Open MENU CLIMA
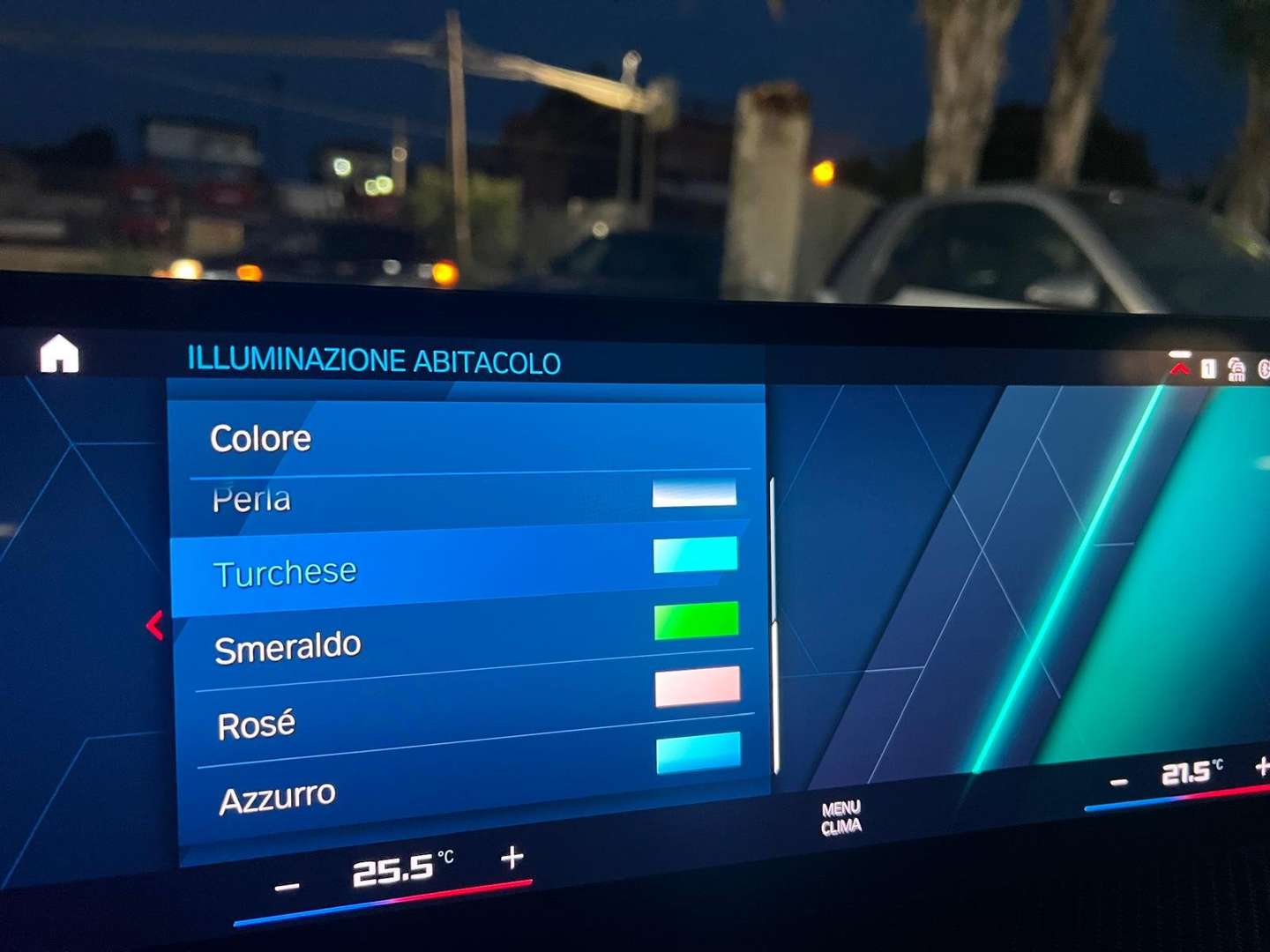The width and height of the screenshot is (1270, 952). 843,815
